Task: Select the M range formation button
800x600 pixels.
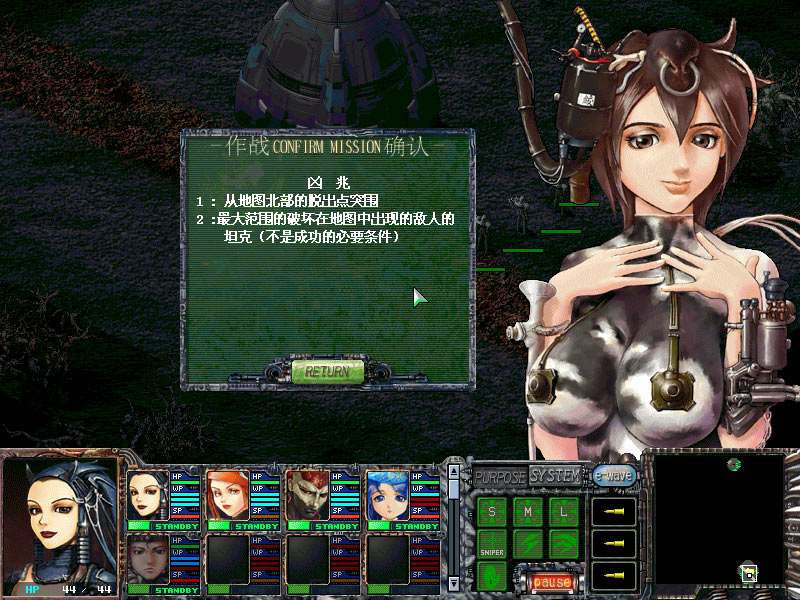Action: pos(528,512)
